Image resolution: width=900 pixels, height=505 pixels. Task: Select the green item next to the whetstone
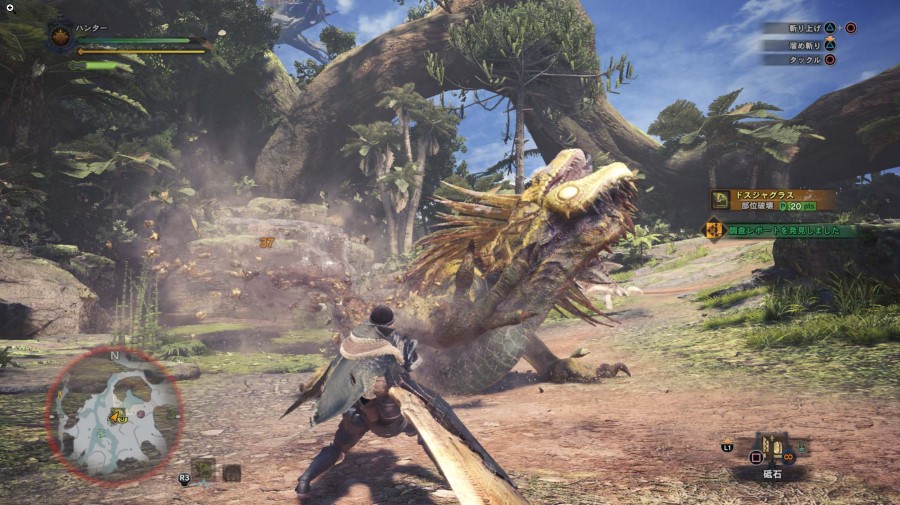tap(801, 449)
